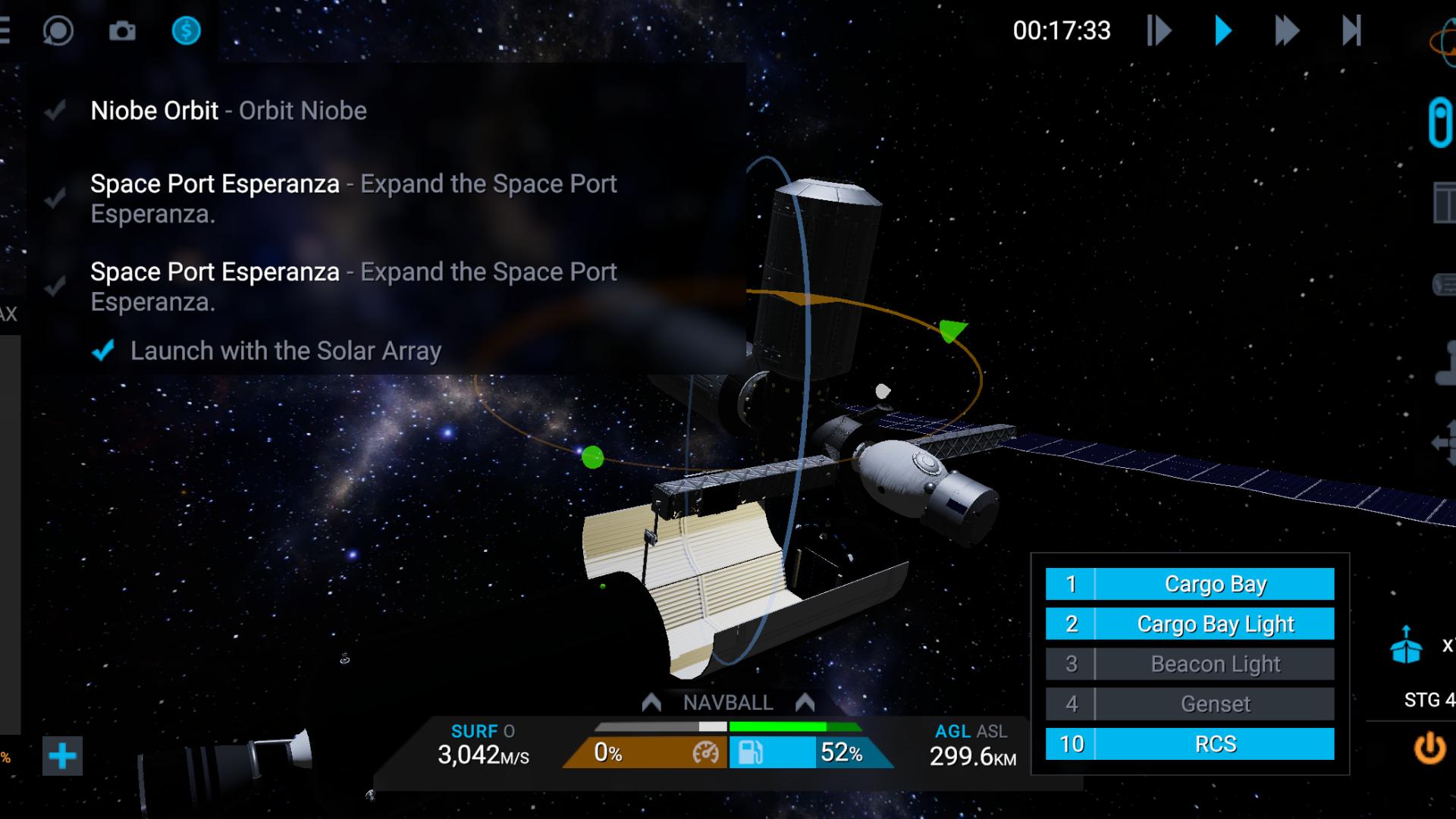Toggle the Cargo Bay Light group
Viewport: 1456px width, 819px height.
tap(1189, 624)
